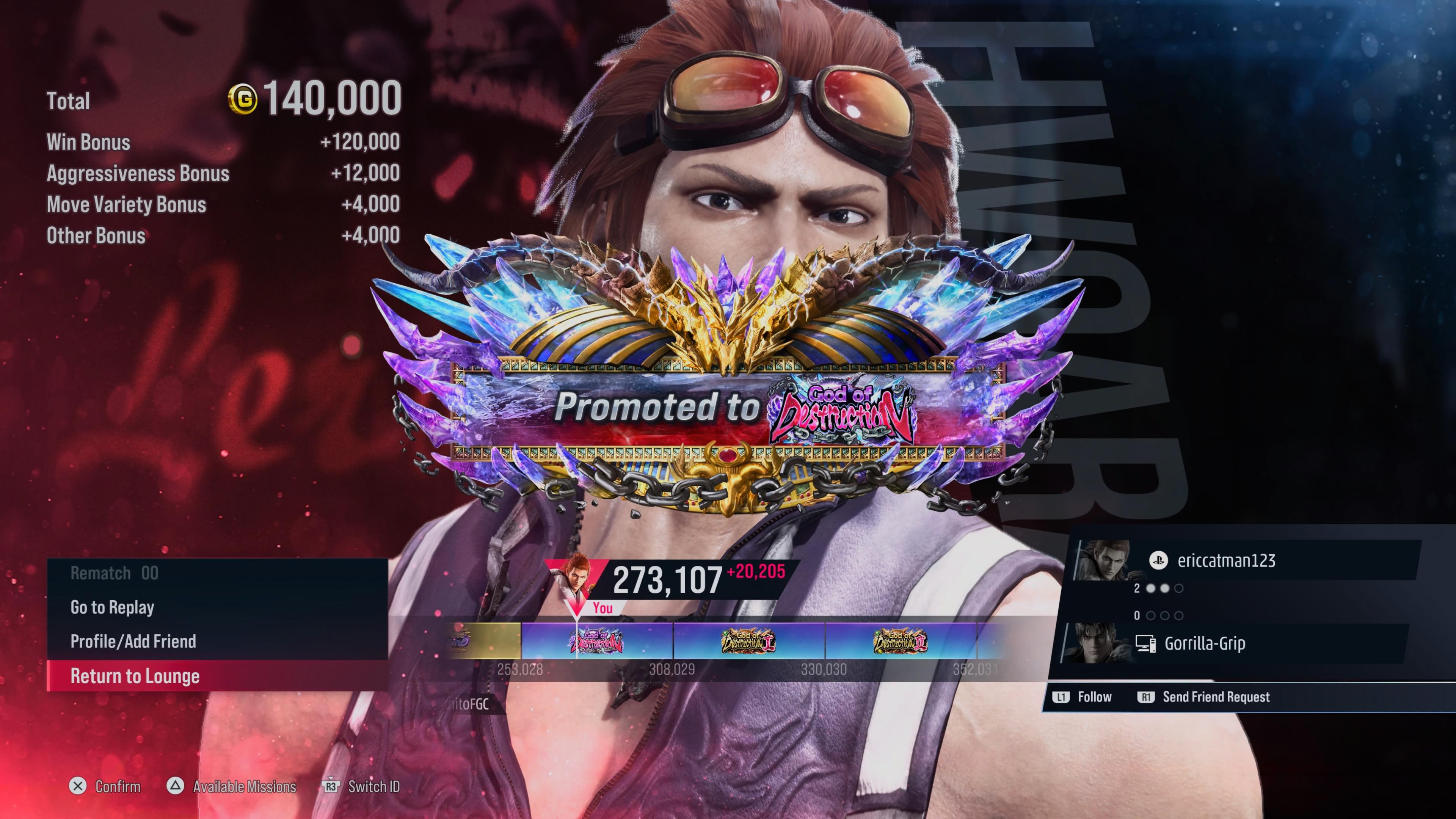Screen dimensions: 1456x819
Task: Follow the opponent player
Action: point(1083,697)
